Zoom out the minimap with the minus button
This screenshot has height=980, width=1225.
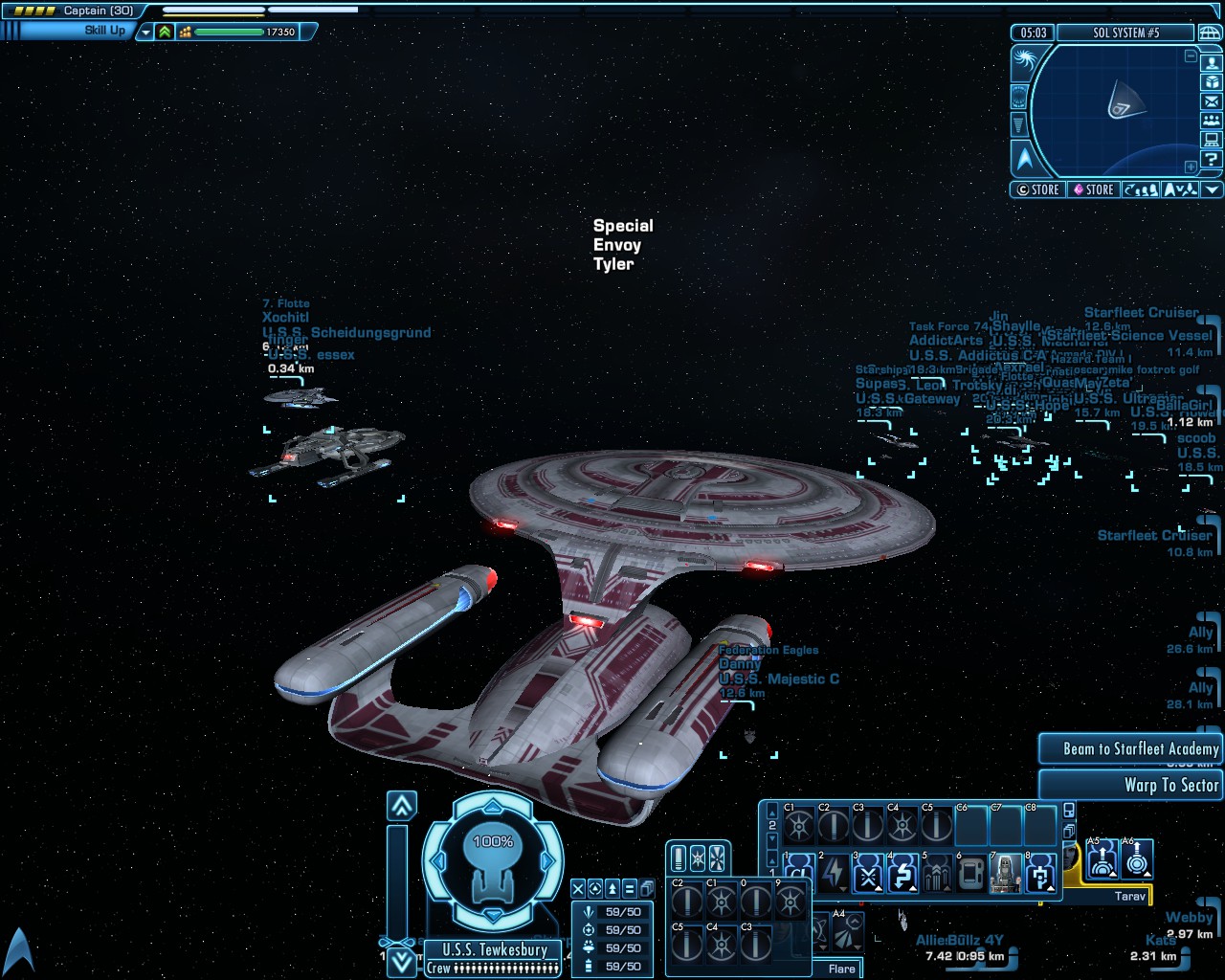click(x=1191, y=56)
